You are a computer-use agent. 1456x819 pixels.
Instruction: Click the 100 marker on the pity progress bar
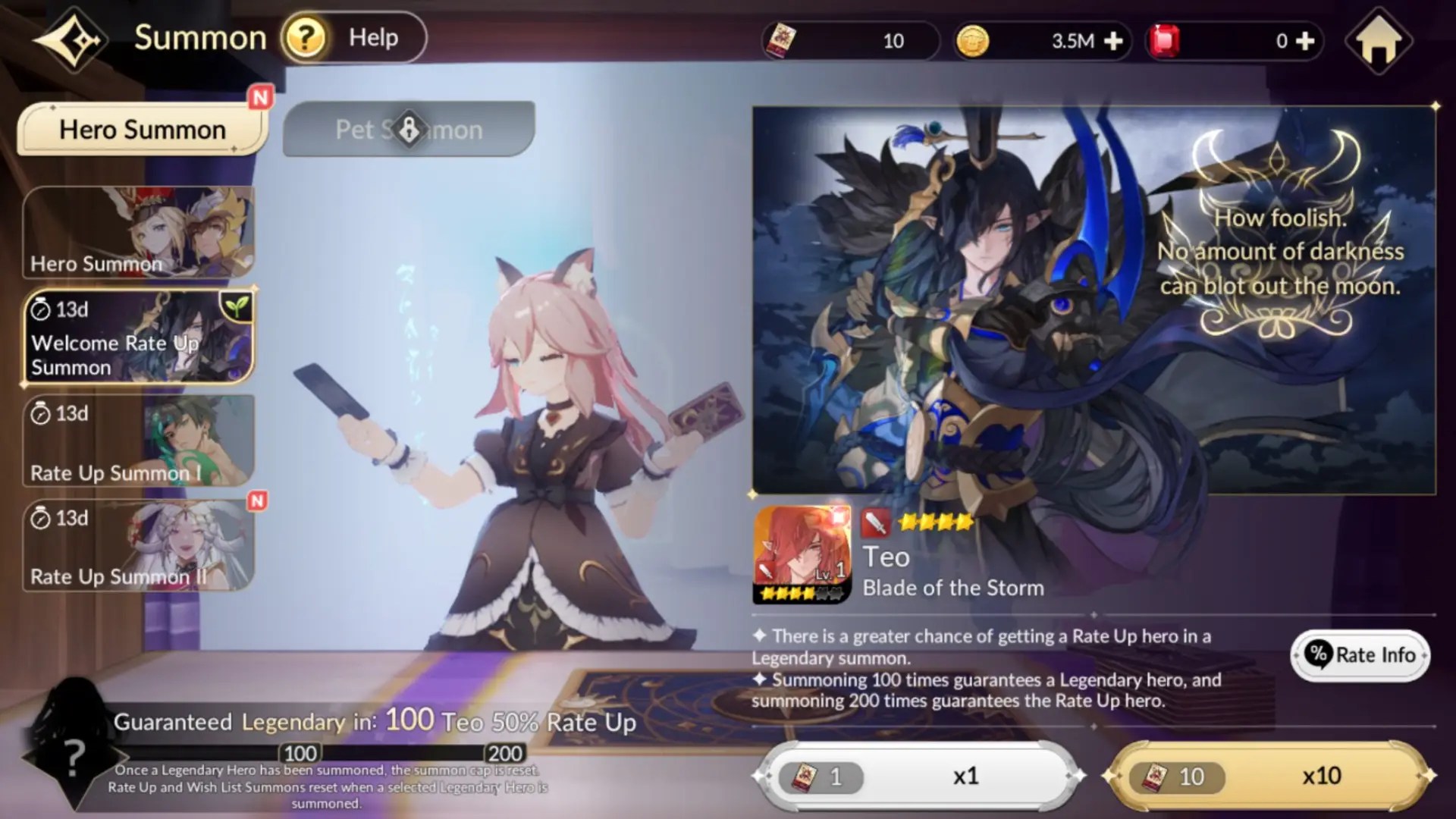coord(300,753)
